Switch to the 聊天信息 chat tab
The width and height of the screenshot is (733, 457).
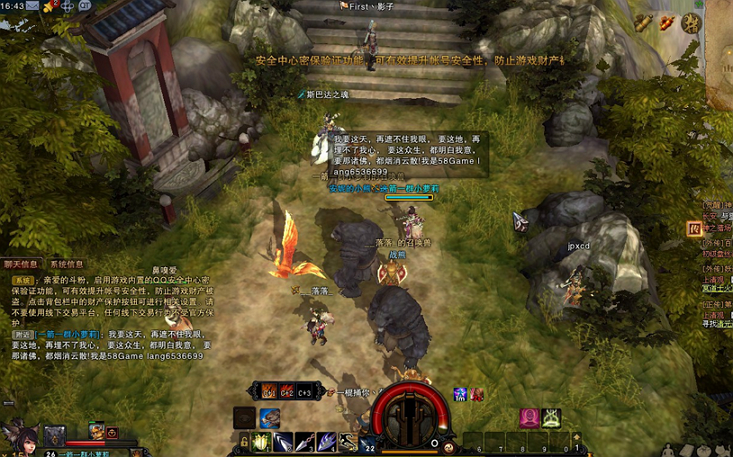click(x=21, y=264)
